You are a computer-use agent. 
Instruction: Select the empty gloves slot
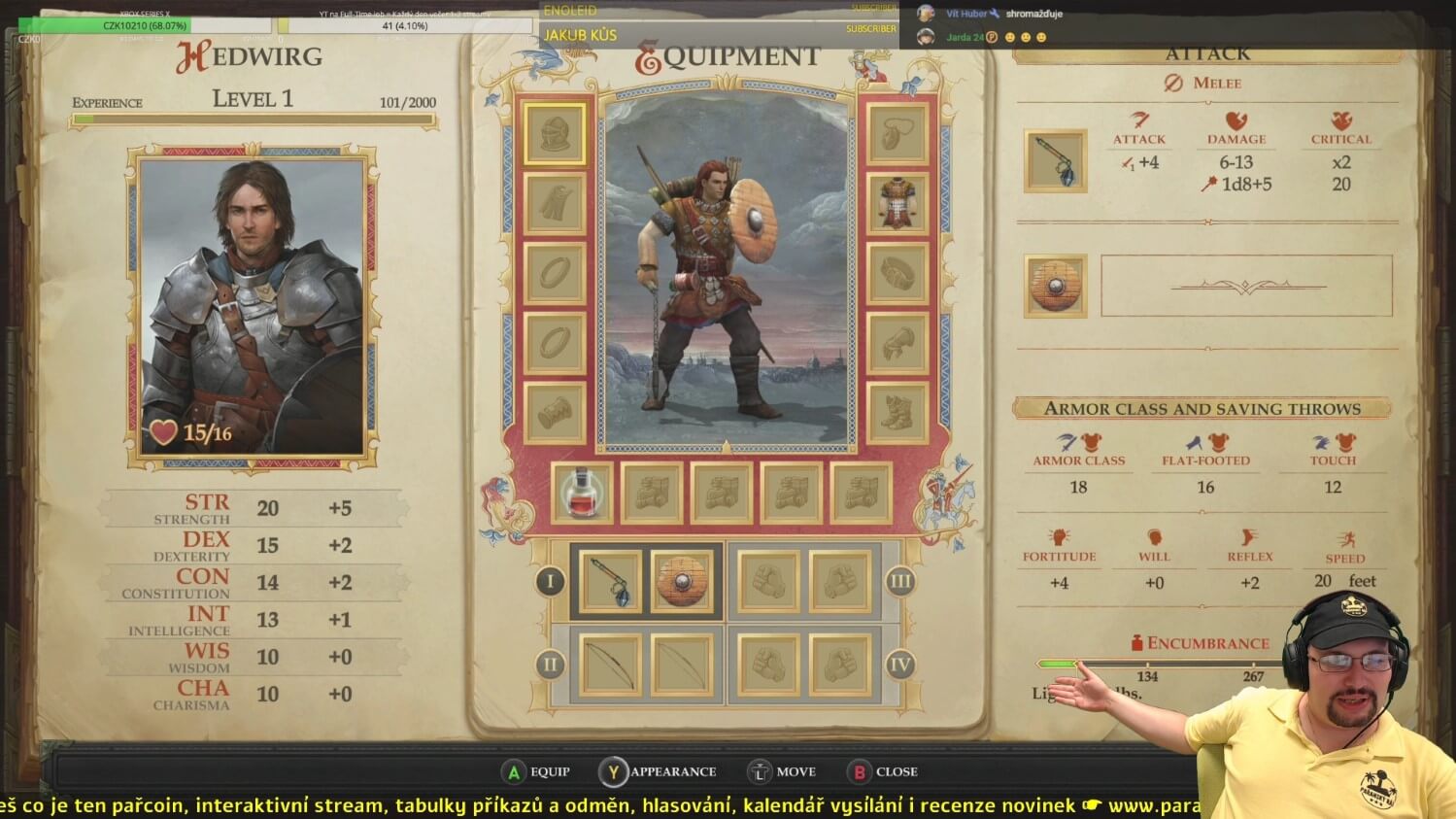pyautogui.click(x=897, y=343)
